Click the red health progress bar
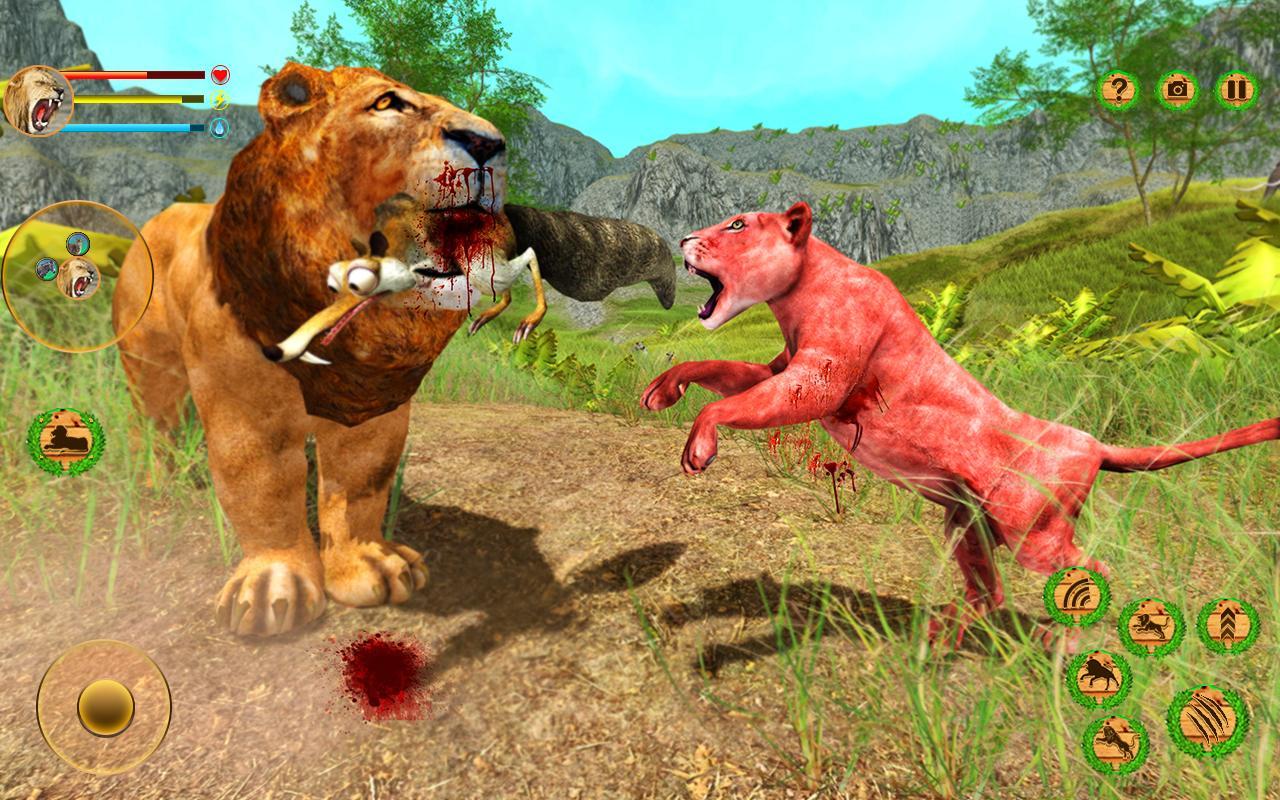The image size is (1280, 800). pyautogui.click(x=130, y=74)
